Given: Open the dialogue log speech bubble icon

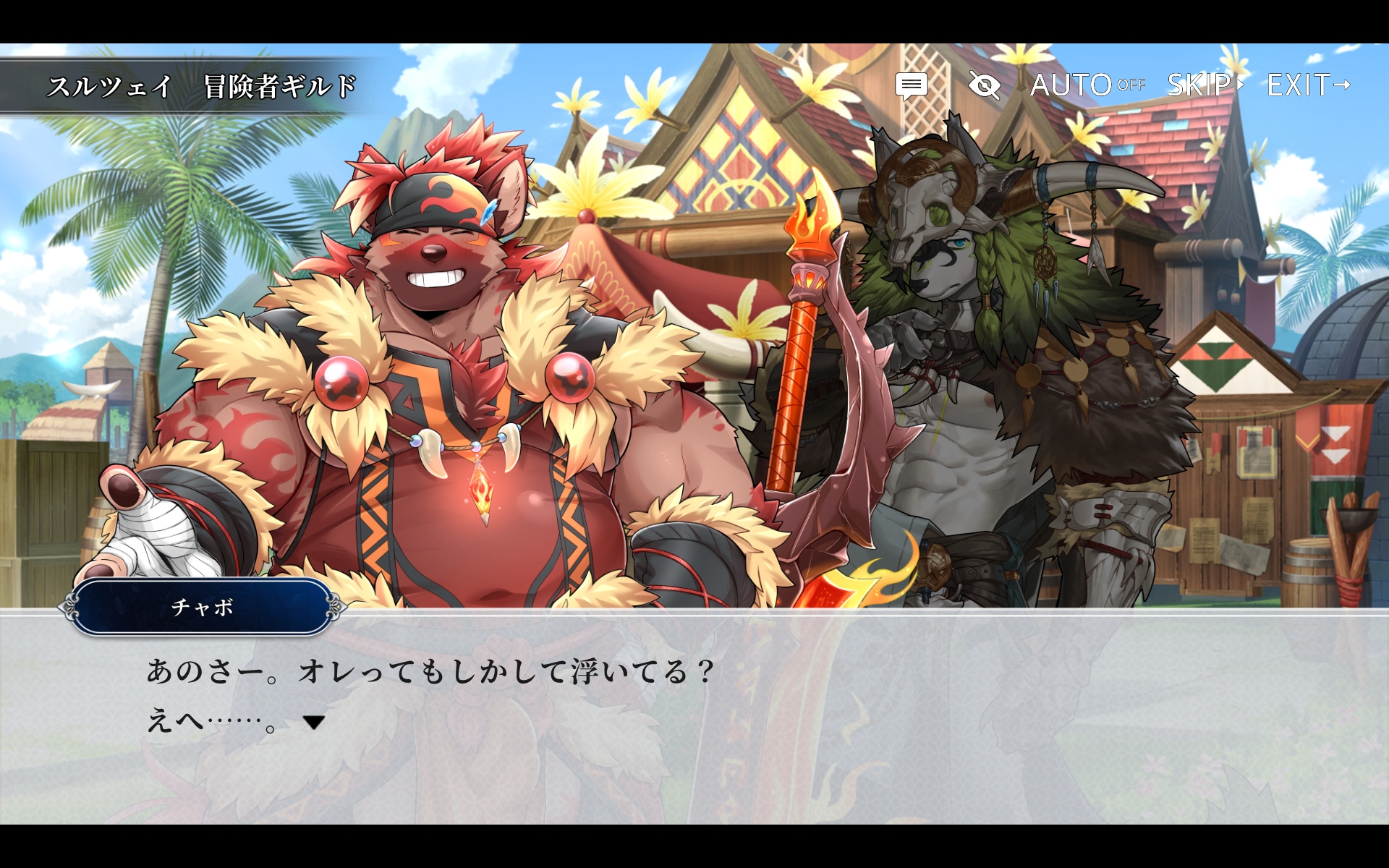Looking at the screenshot, I should (911, 86).
